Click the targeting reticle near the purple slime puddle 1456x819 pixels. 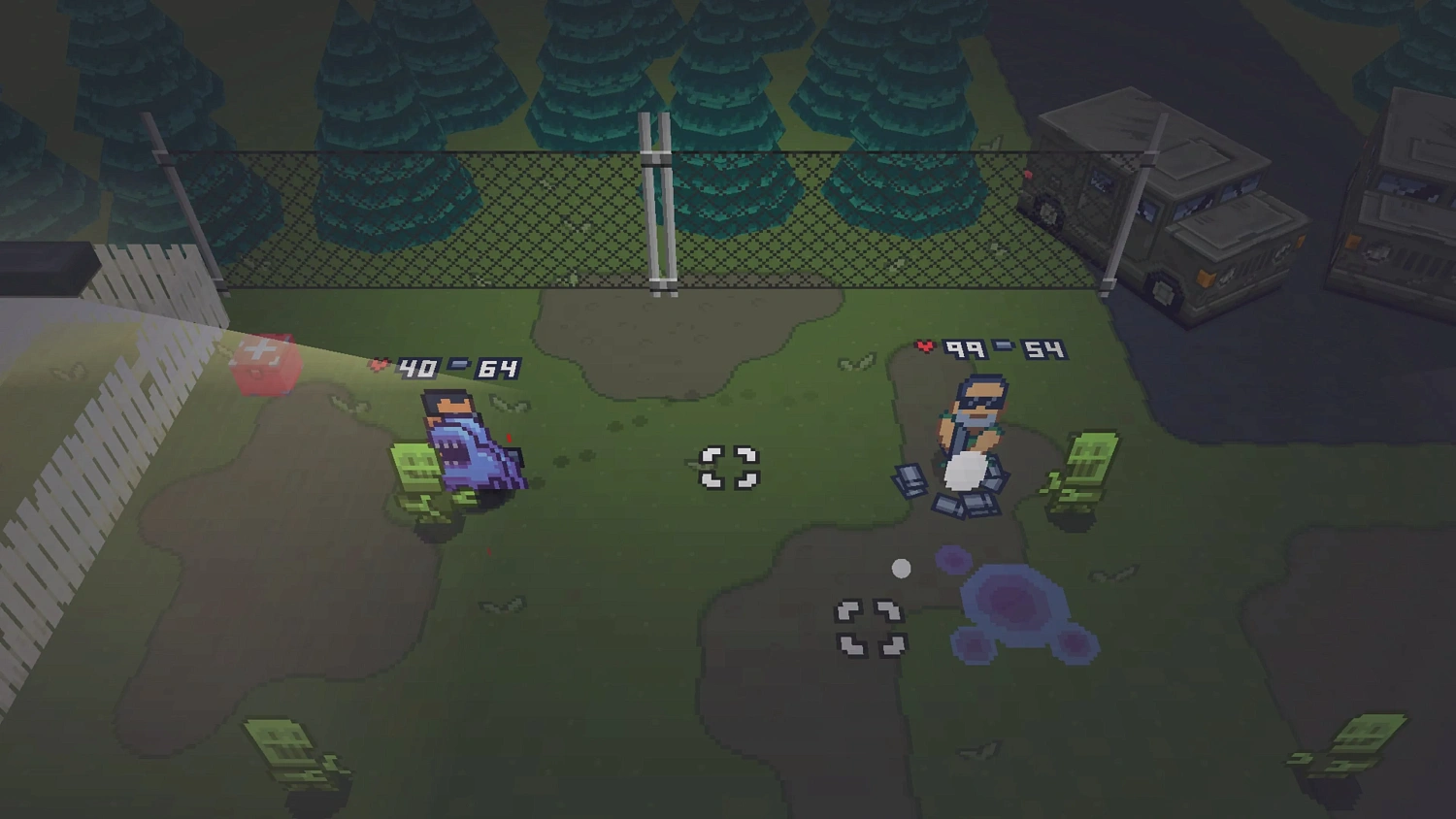pos(869,626)
